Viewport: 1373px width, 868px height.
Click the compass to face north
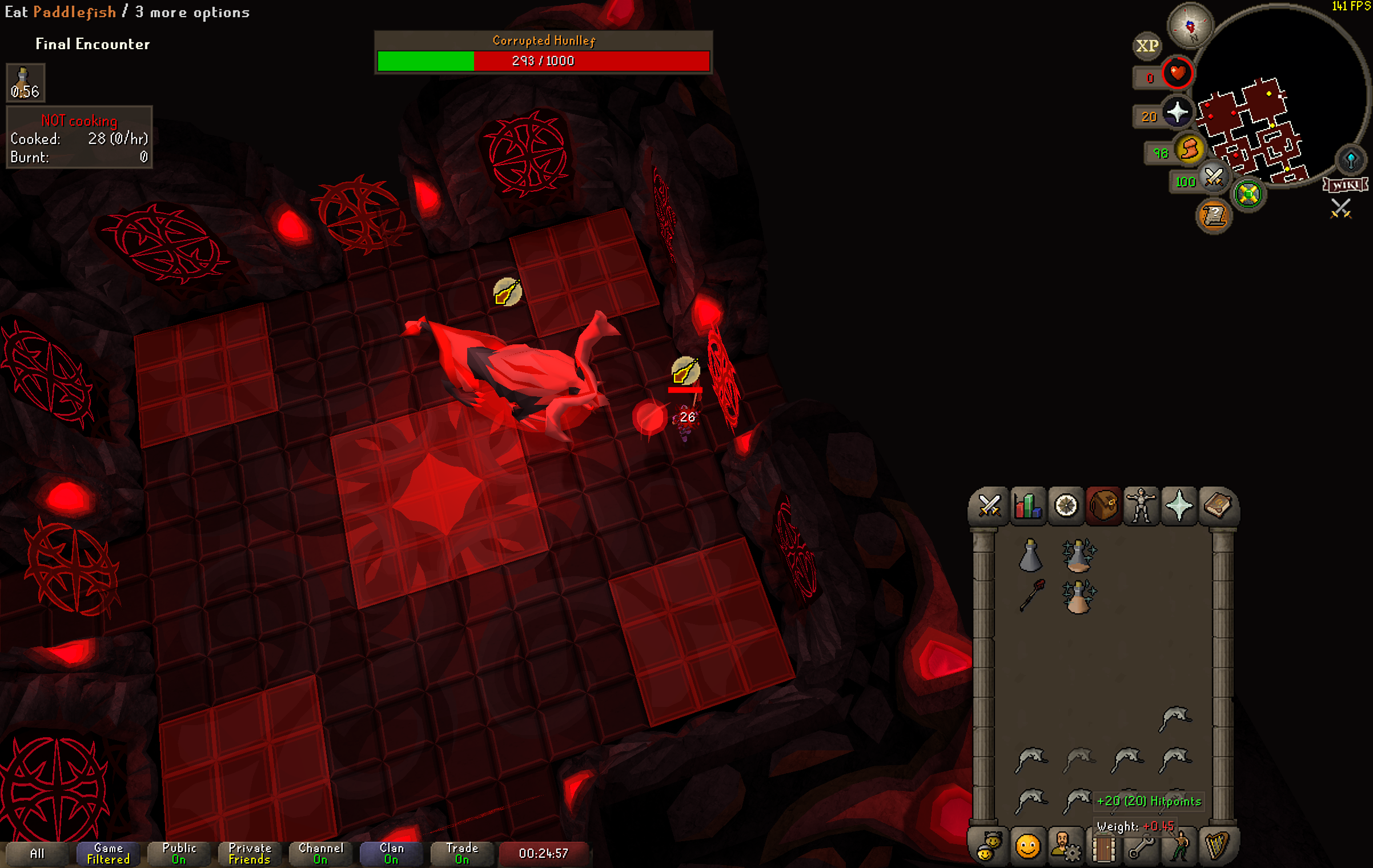pyautogui.click(x=1190, y=26)
